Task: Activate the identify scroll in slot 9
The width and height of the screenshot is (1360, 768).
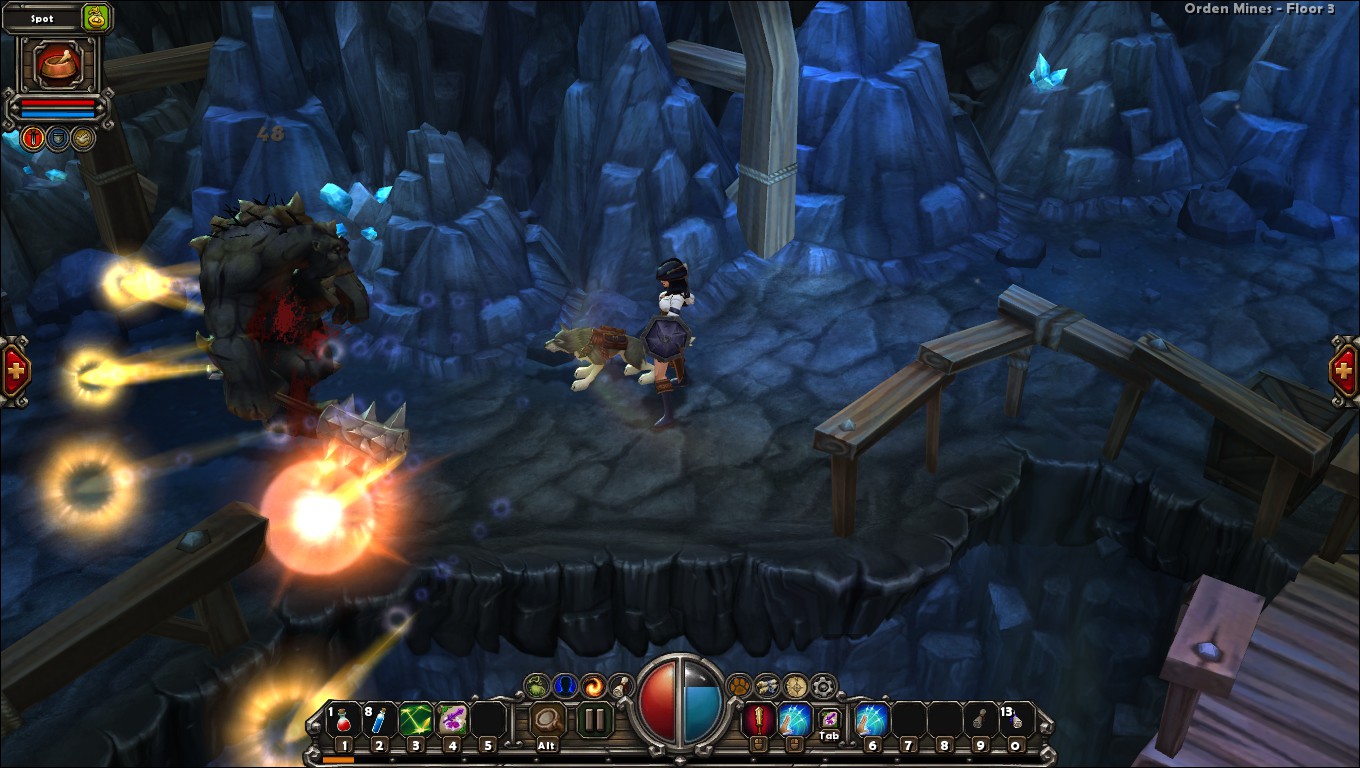Action: [x=979, y=718]
